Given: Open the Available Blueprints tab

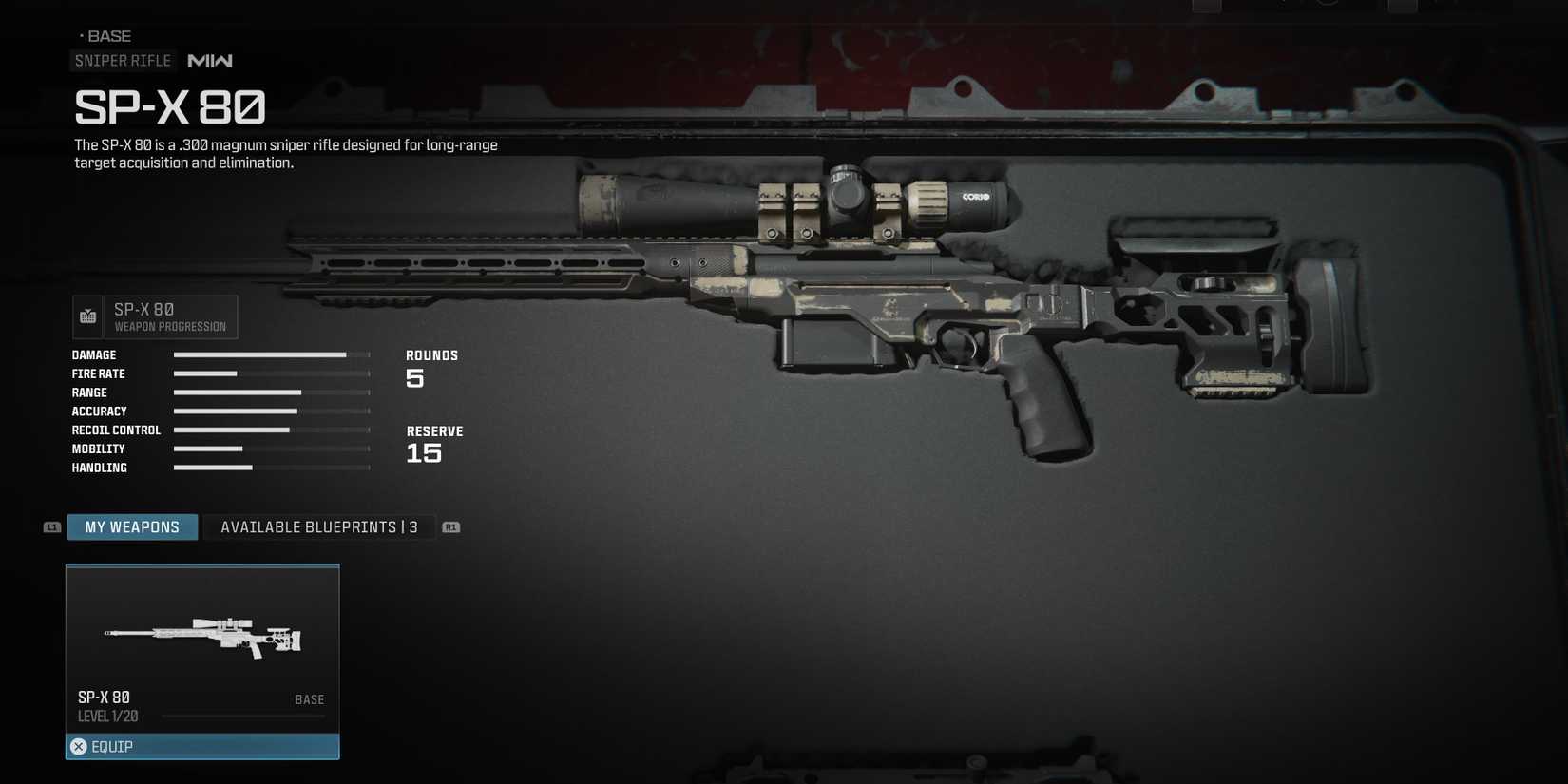Looking at the screenshot, I should (x=319, y=527).
